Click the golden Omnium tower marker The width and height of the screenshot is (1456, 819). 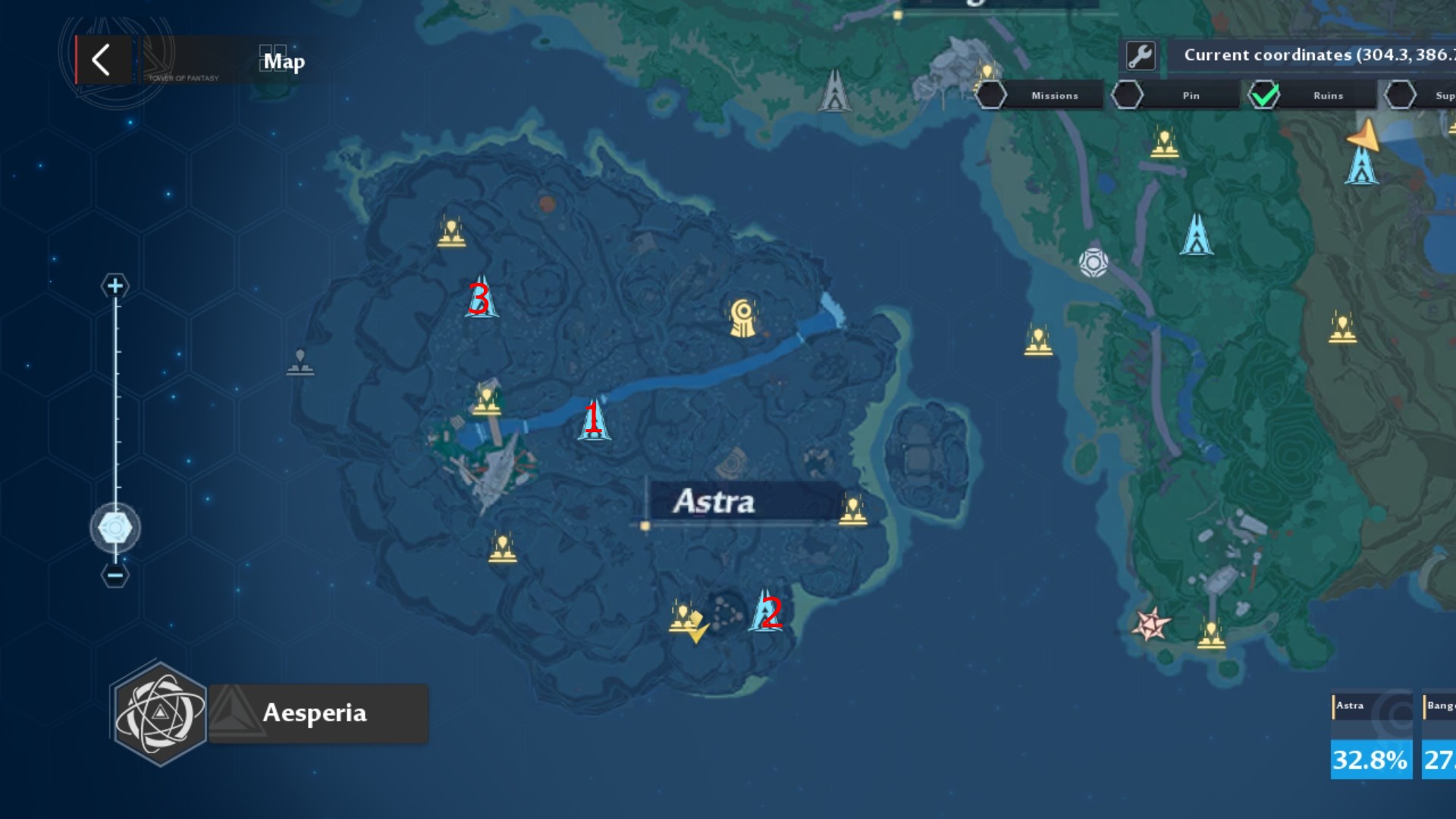pos(743,318)
